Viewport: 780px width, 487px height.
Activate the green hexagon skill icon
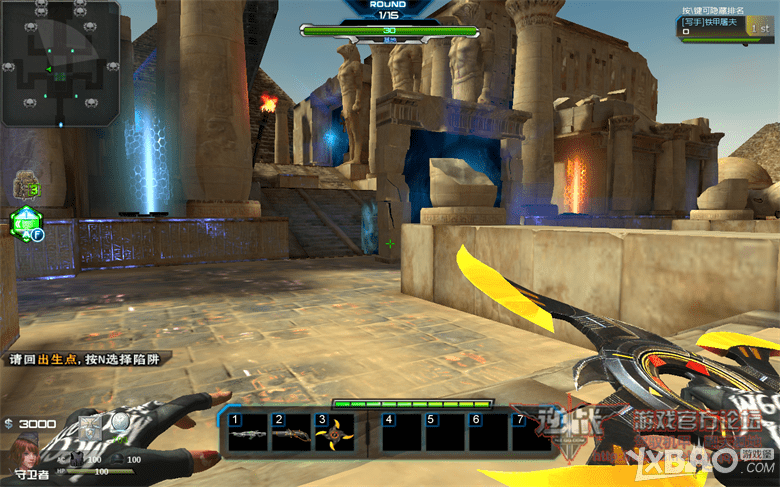tap(24, 224)
